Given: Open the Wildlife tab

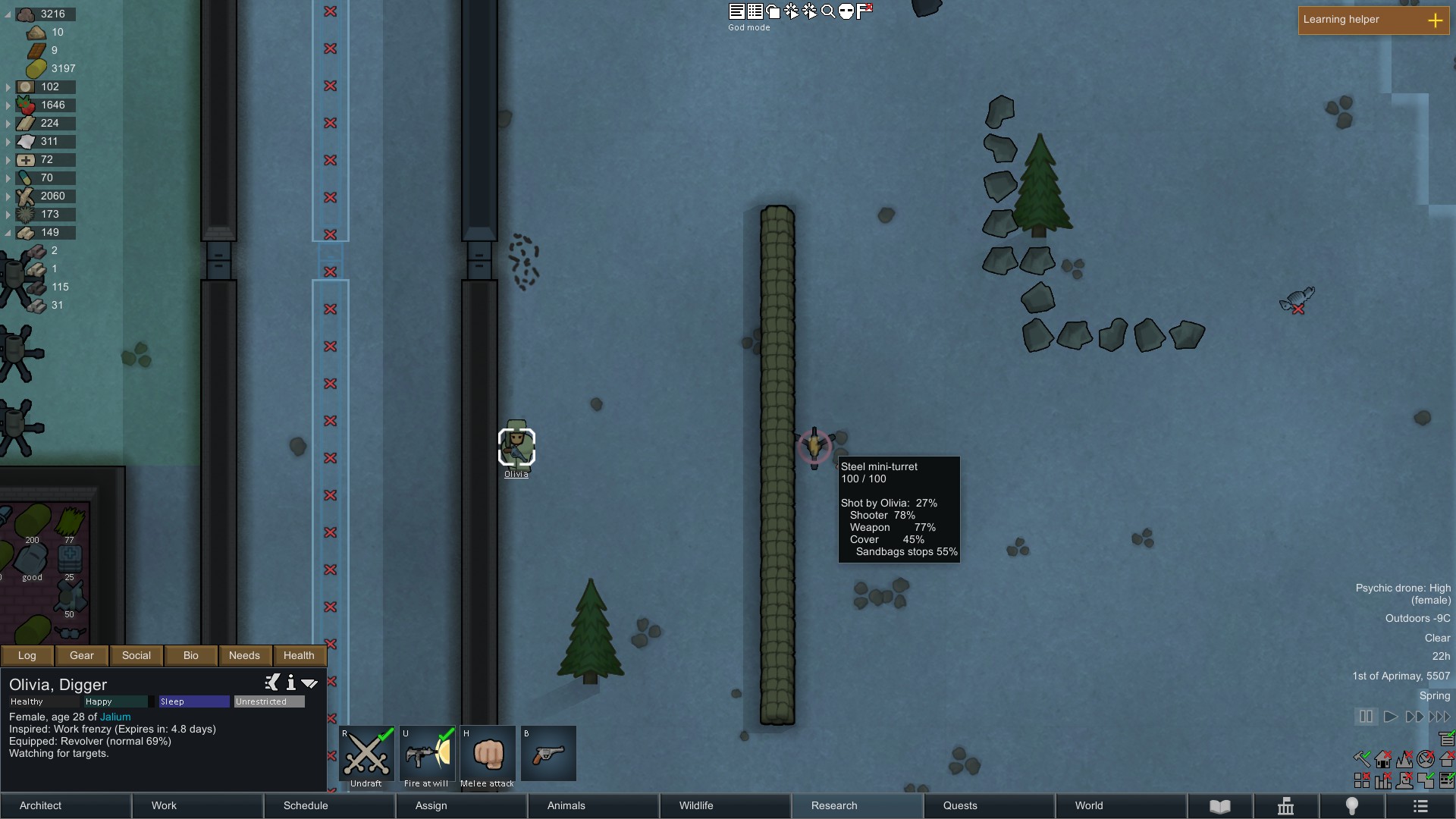Looking at the screenshot, I should click(726, 805).
